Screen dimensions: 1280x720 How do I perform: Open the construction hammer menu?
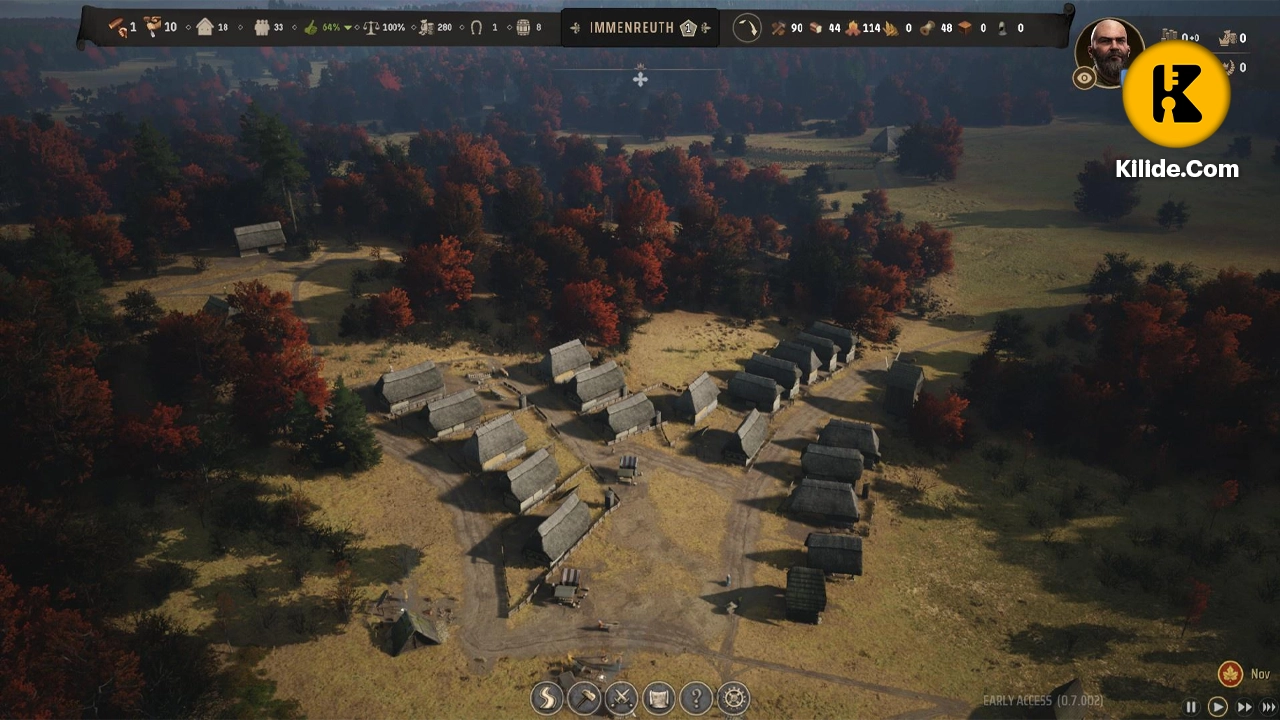[584, 697]
